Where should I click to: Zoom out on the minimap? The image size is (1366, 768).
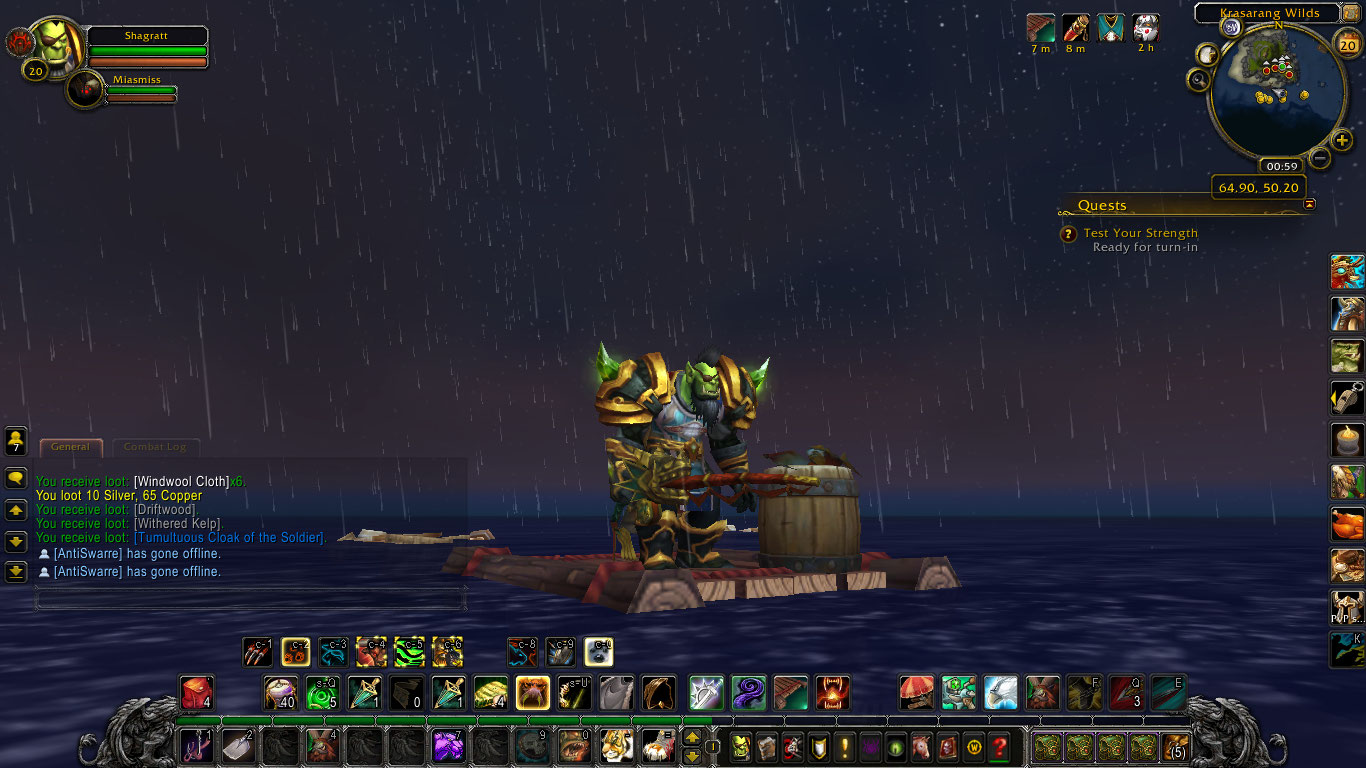1320,158
